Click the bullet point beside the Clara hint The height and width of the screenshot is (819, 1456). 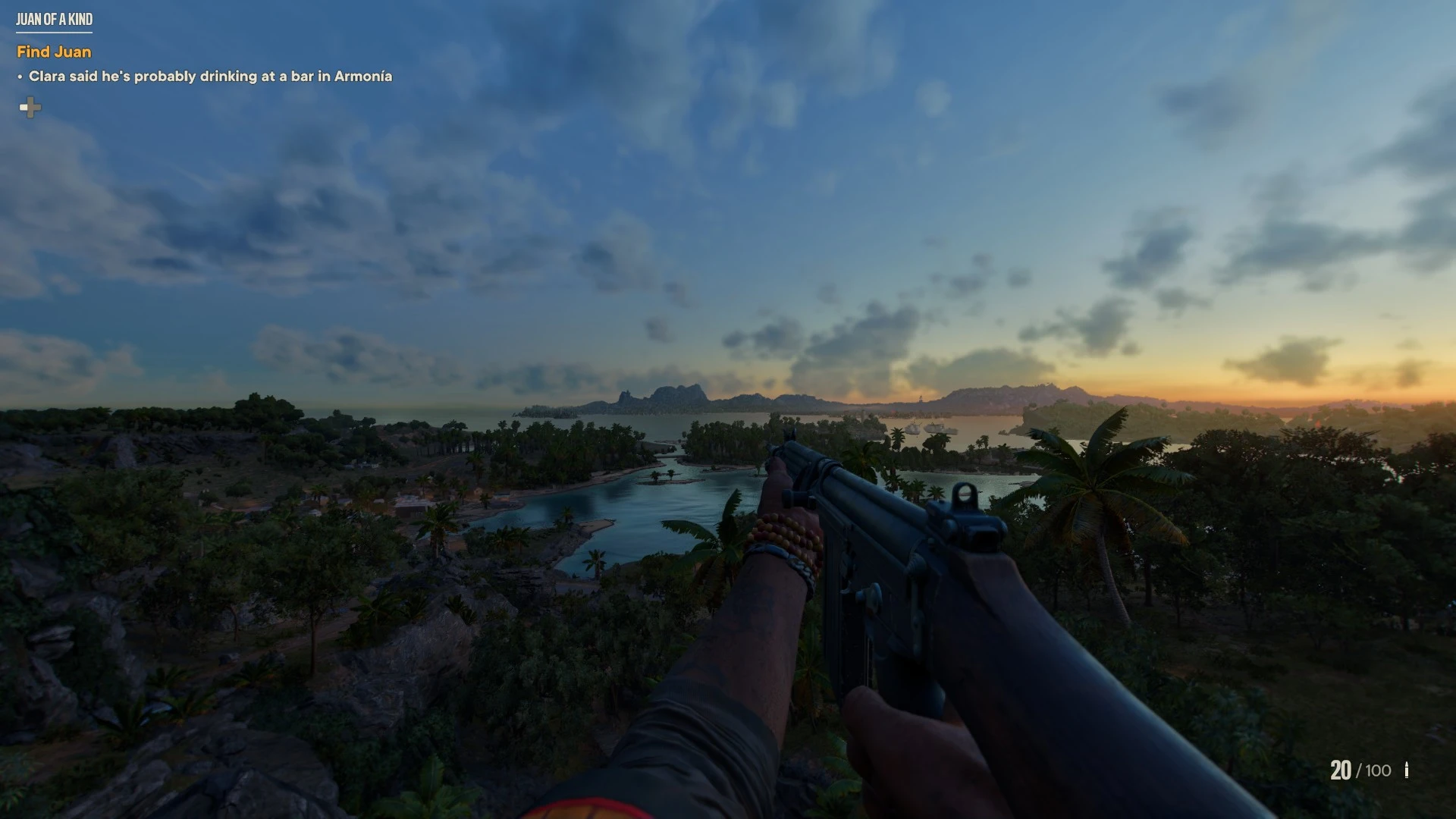[19, 77]
